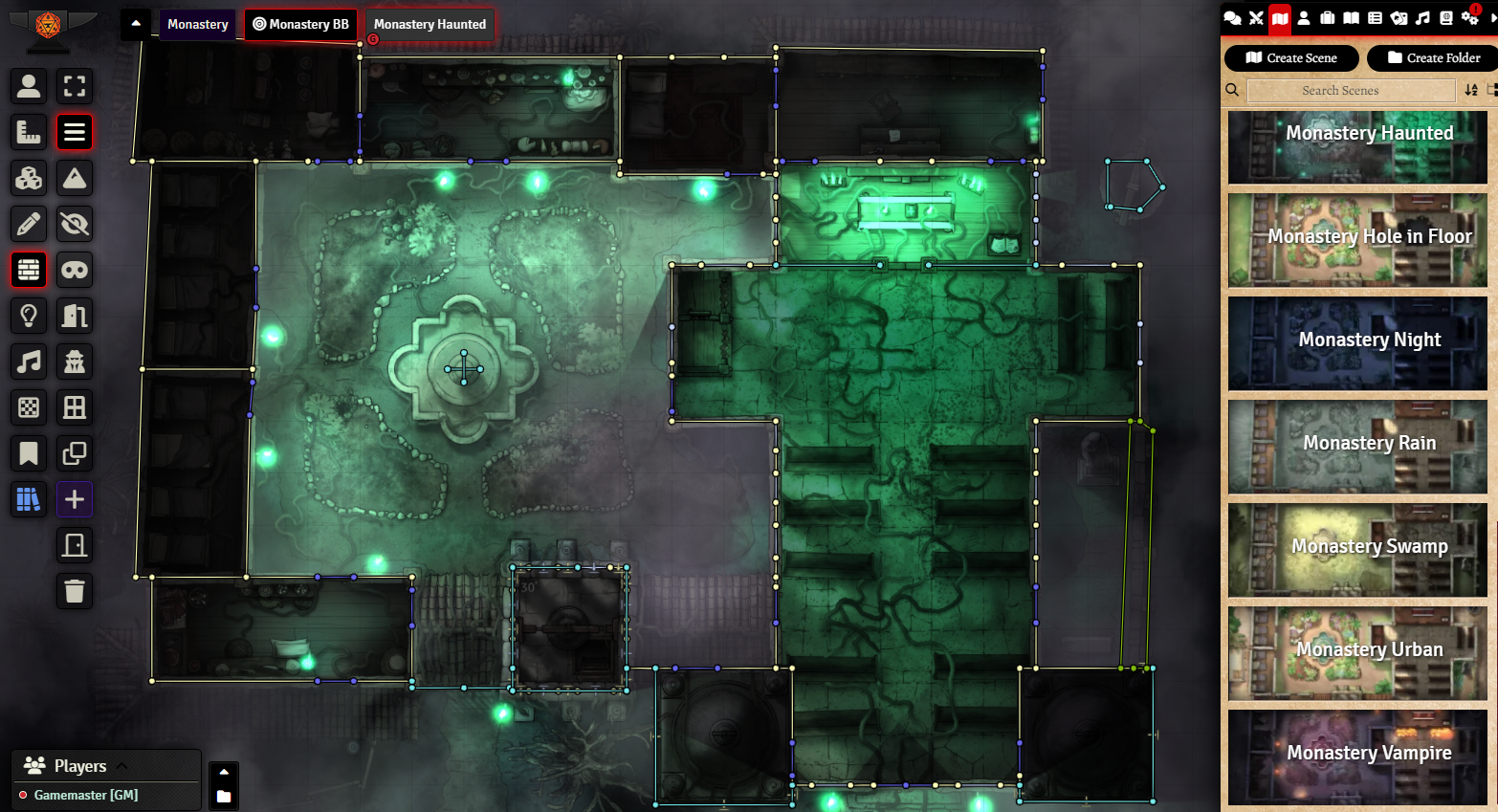Viewport: 1498px width, 812px height.
Task: Open the Monastery scene in navigation bar
Action: (198, 24)
